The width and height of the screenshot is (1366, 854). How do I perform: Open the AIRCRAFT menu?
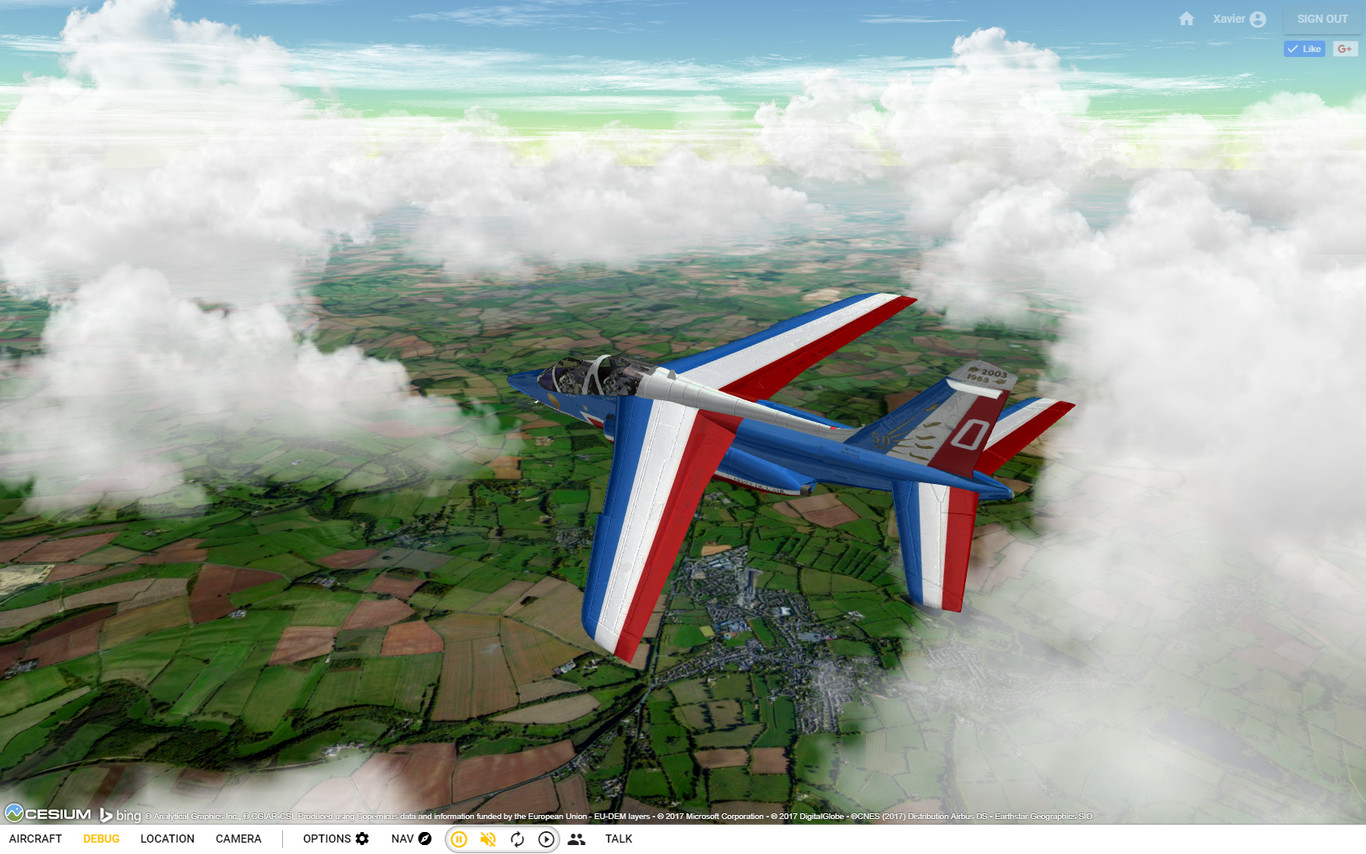tap(35, 839)
